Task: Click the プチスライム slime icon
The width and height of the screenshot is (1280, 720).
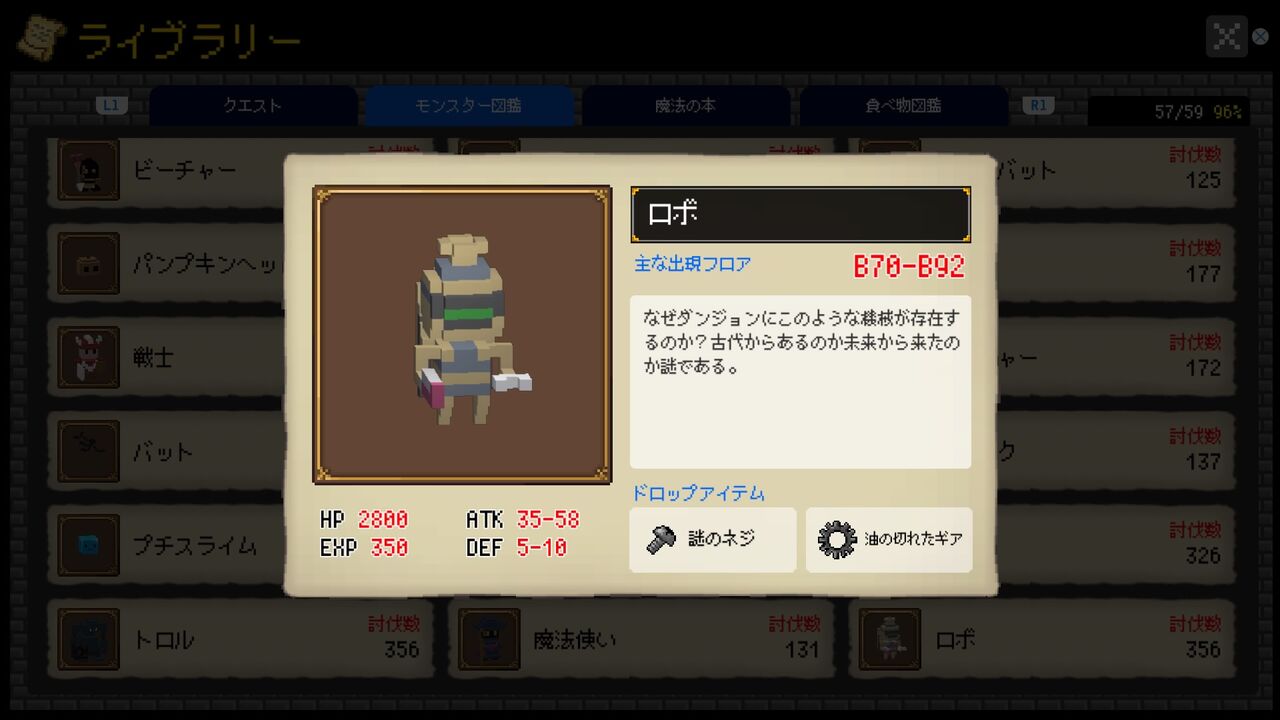Action: click(88, 545)
